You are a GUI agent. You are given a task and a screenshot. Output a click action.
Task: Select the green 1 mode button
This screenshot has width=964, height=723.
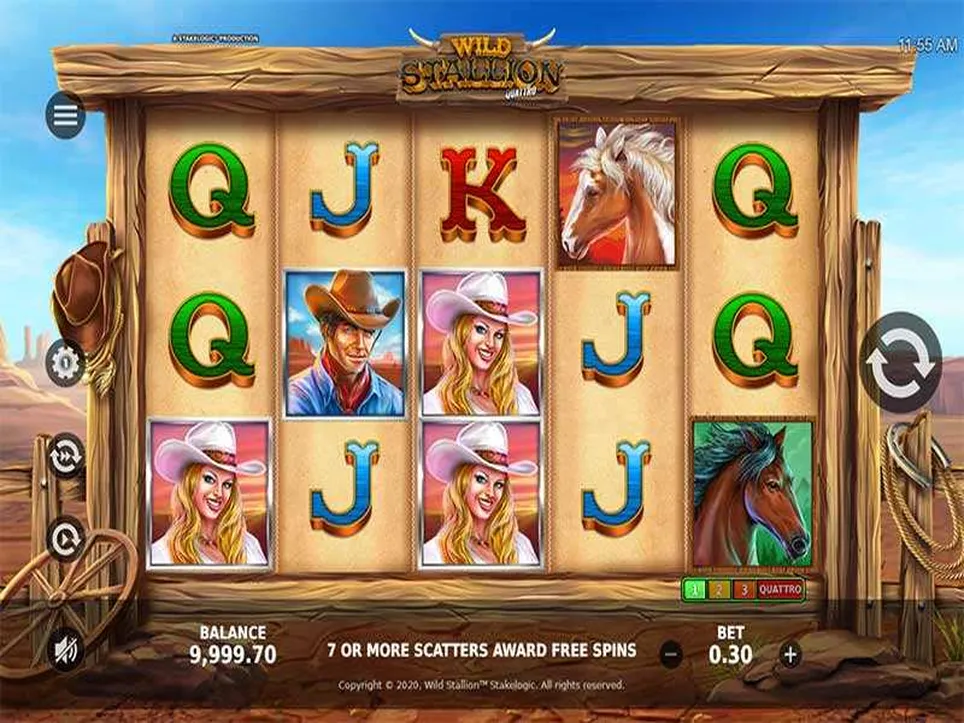692,590
